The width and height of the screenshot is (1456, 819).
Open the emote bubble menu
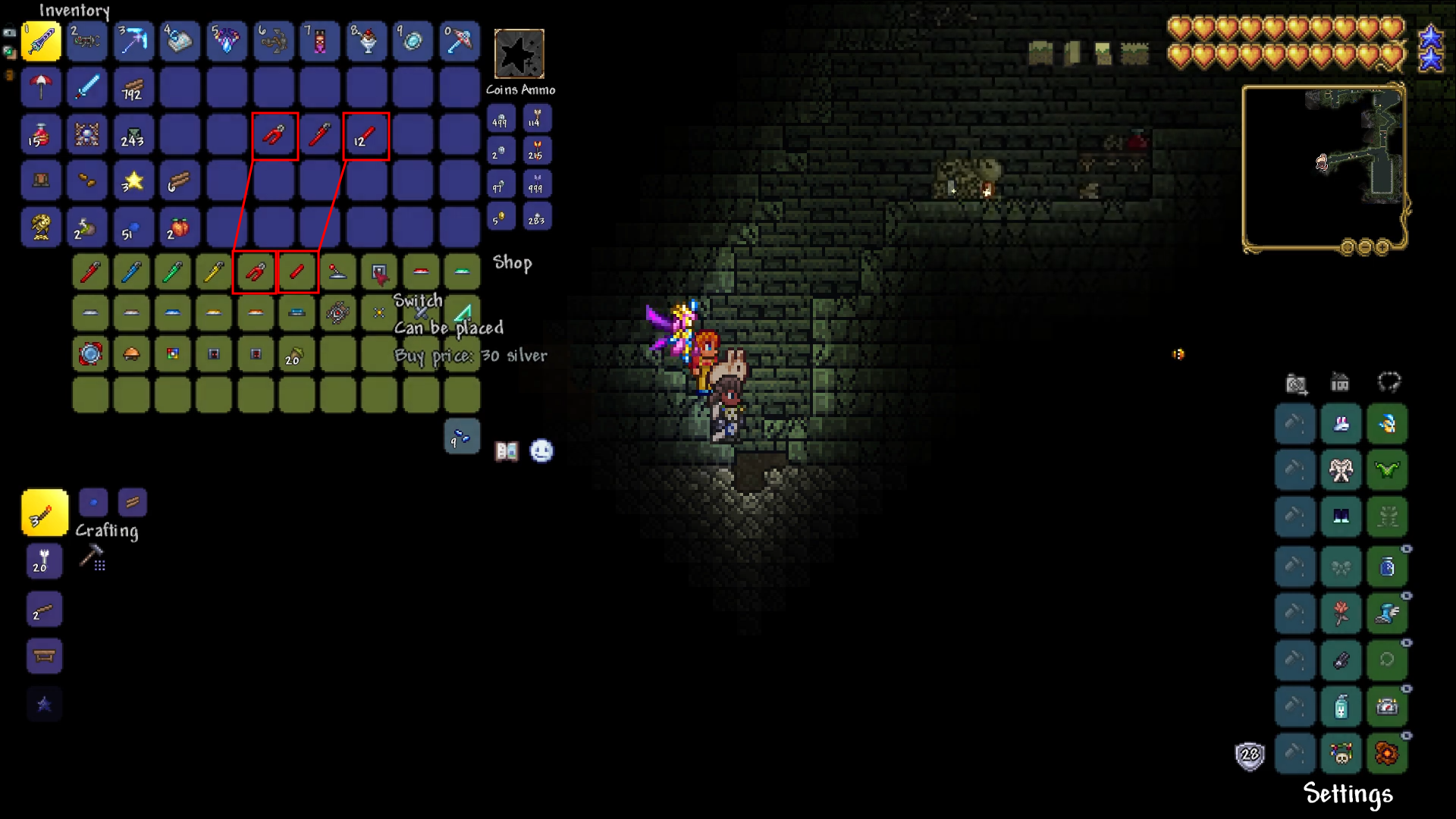(541, 451)
